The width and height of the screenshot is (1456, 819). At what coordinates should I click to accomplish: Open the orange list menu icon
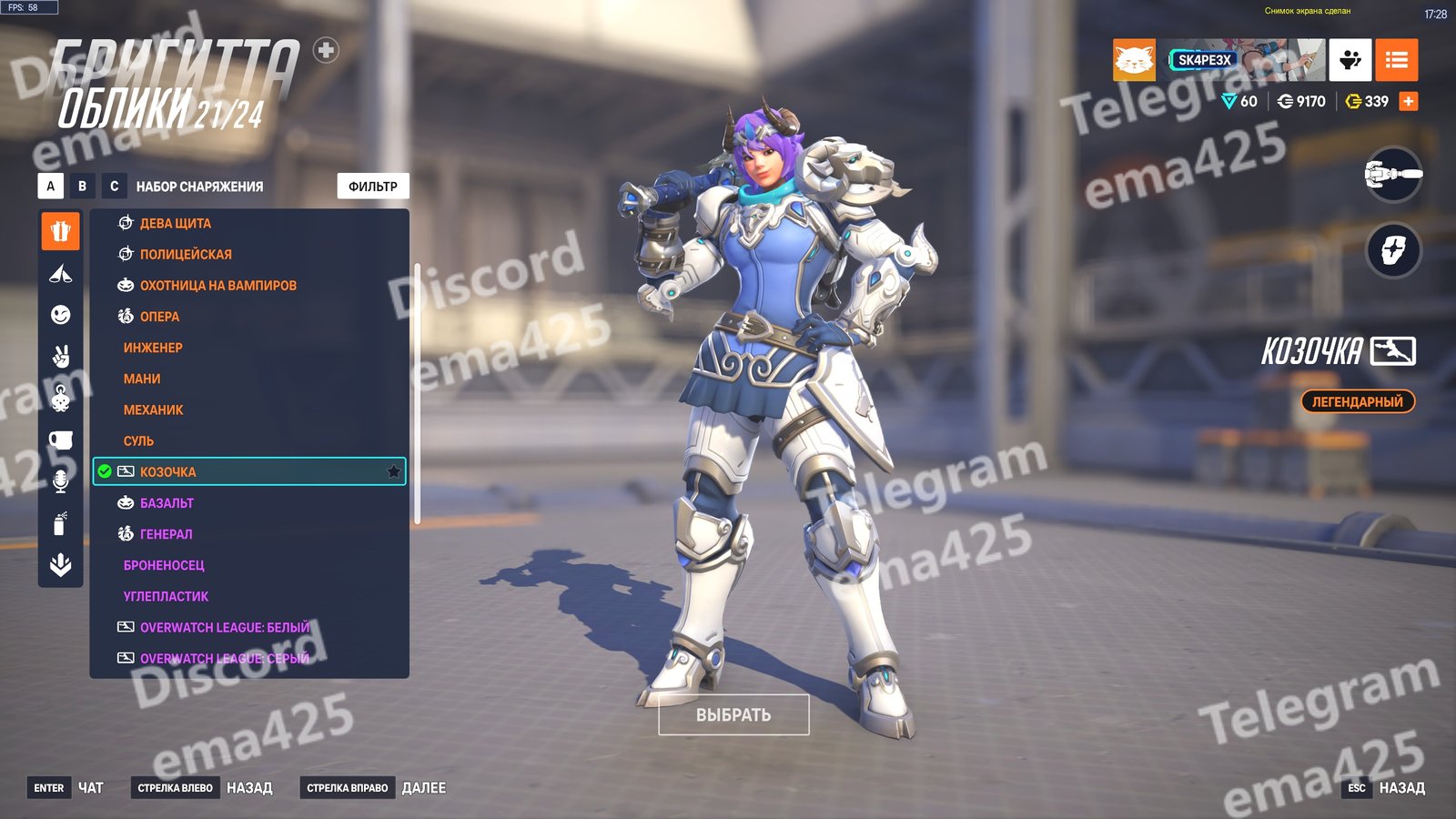1396,60
